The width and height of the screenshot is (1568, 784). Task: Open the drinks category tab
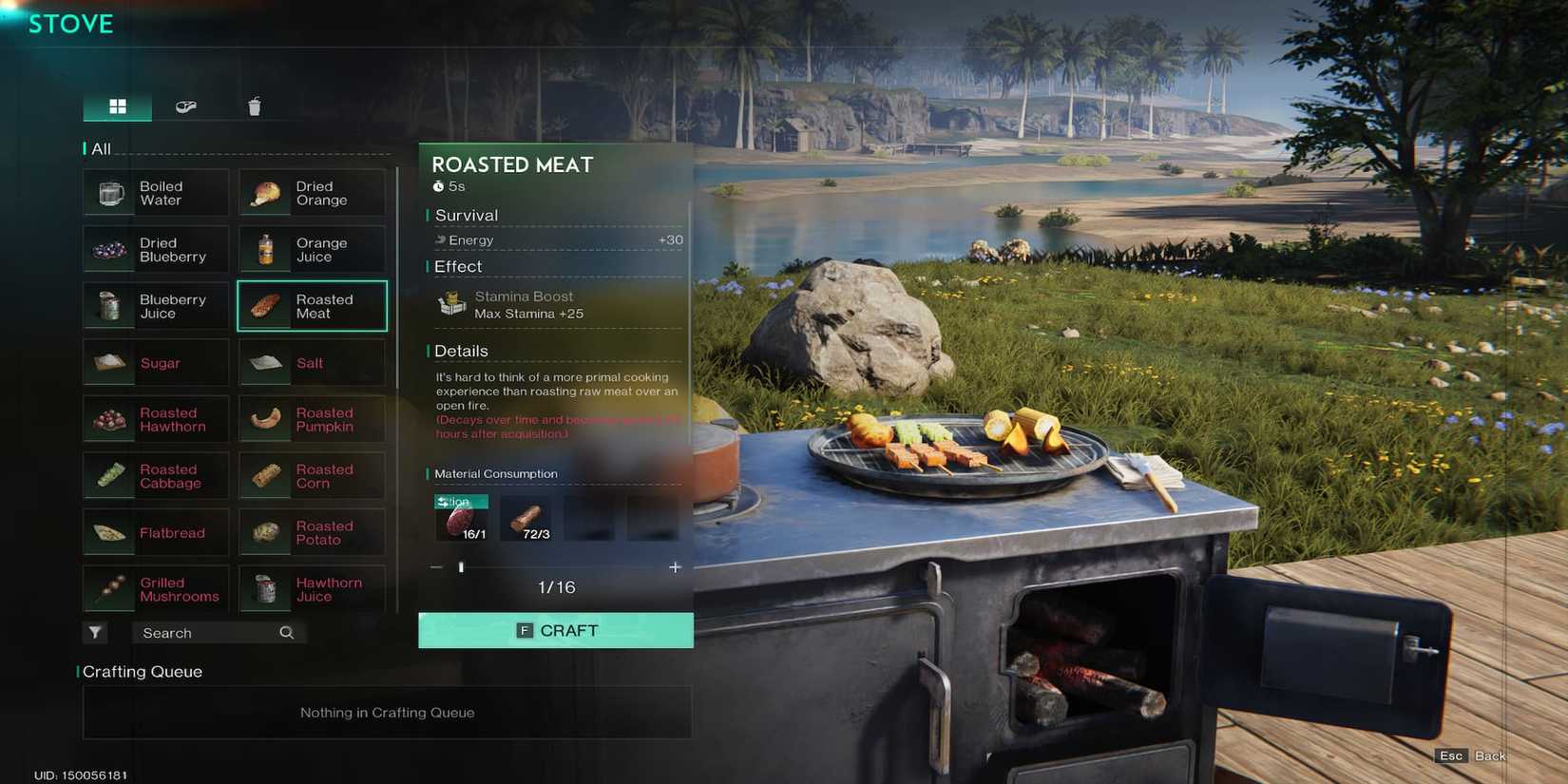pos(255,106)
